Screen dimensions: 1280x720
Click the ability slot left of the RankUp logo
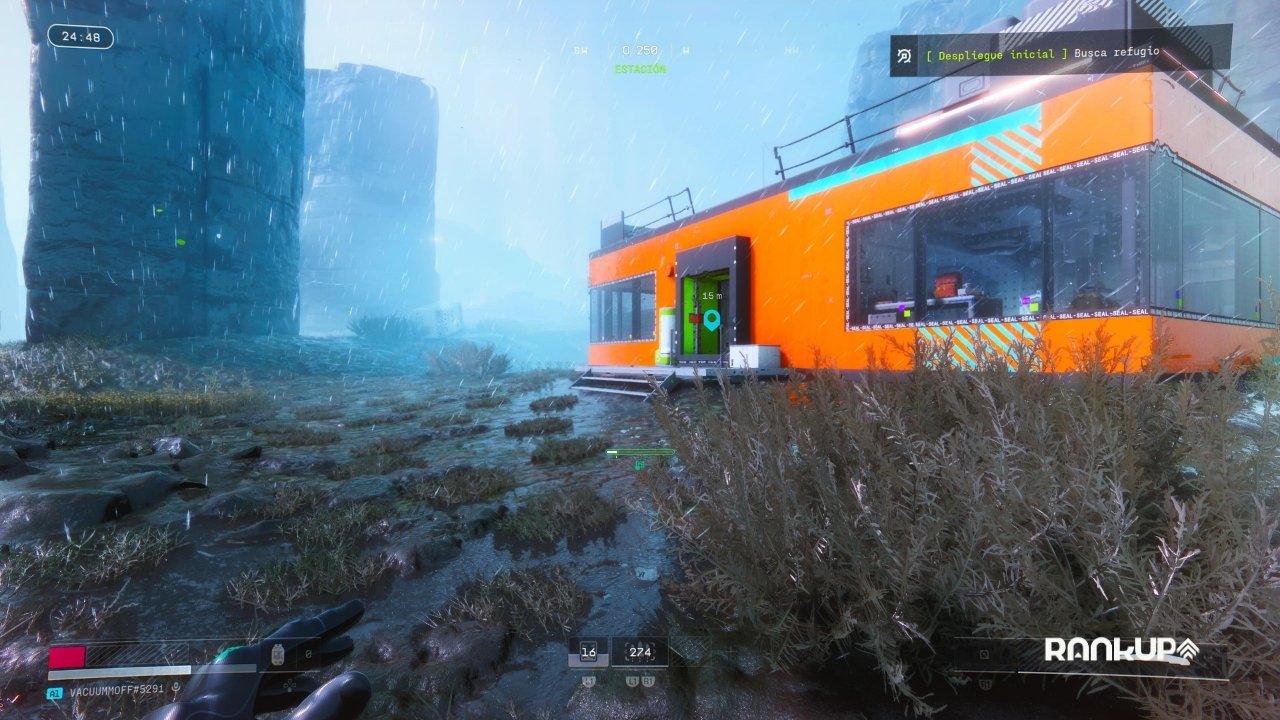(984, 656)
